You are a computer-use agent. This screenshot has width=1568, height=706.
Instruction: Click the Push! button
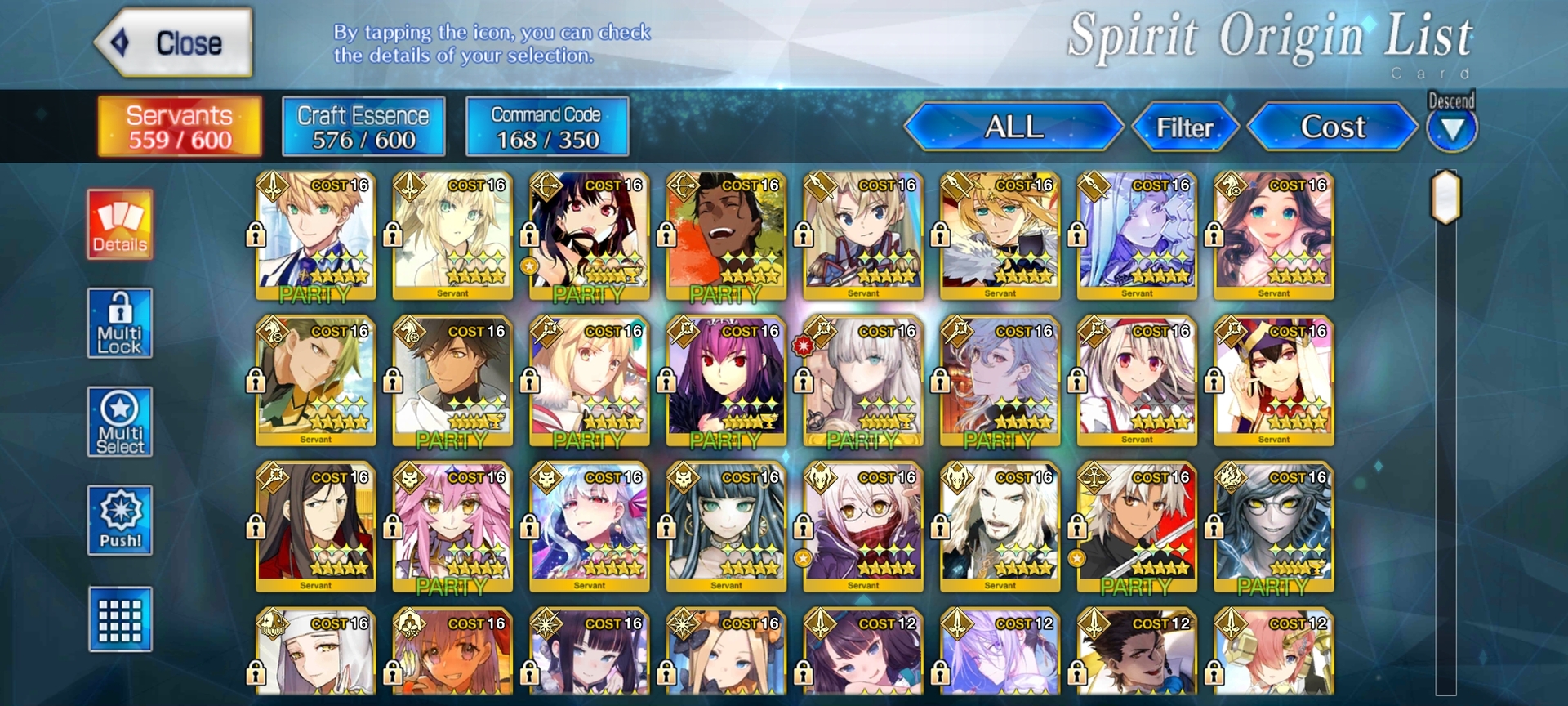[120, 521]
